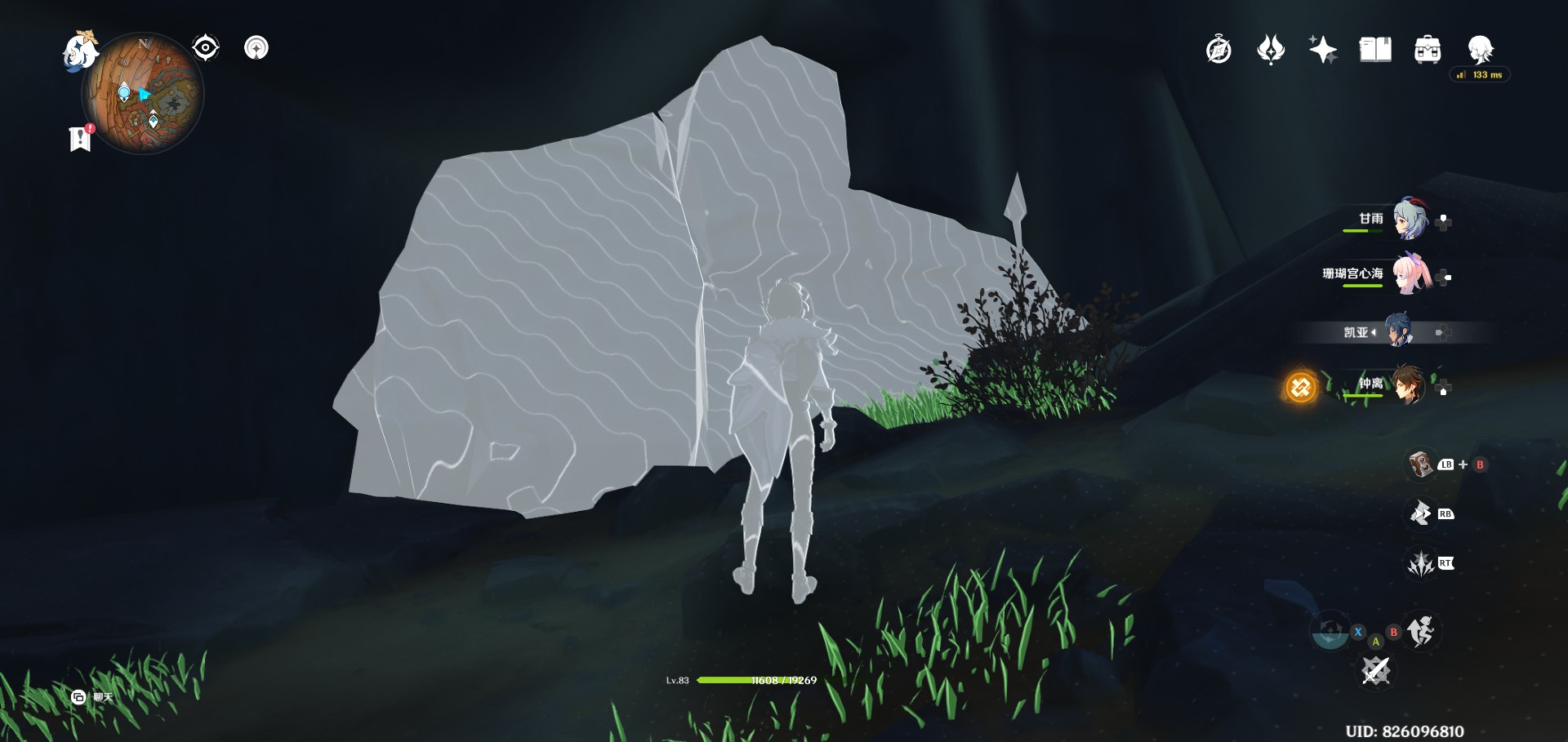Open the Inventory backpack icon

[x=1426, y=49]
